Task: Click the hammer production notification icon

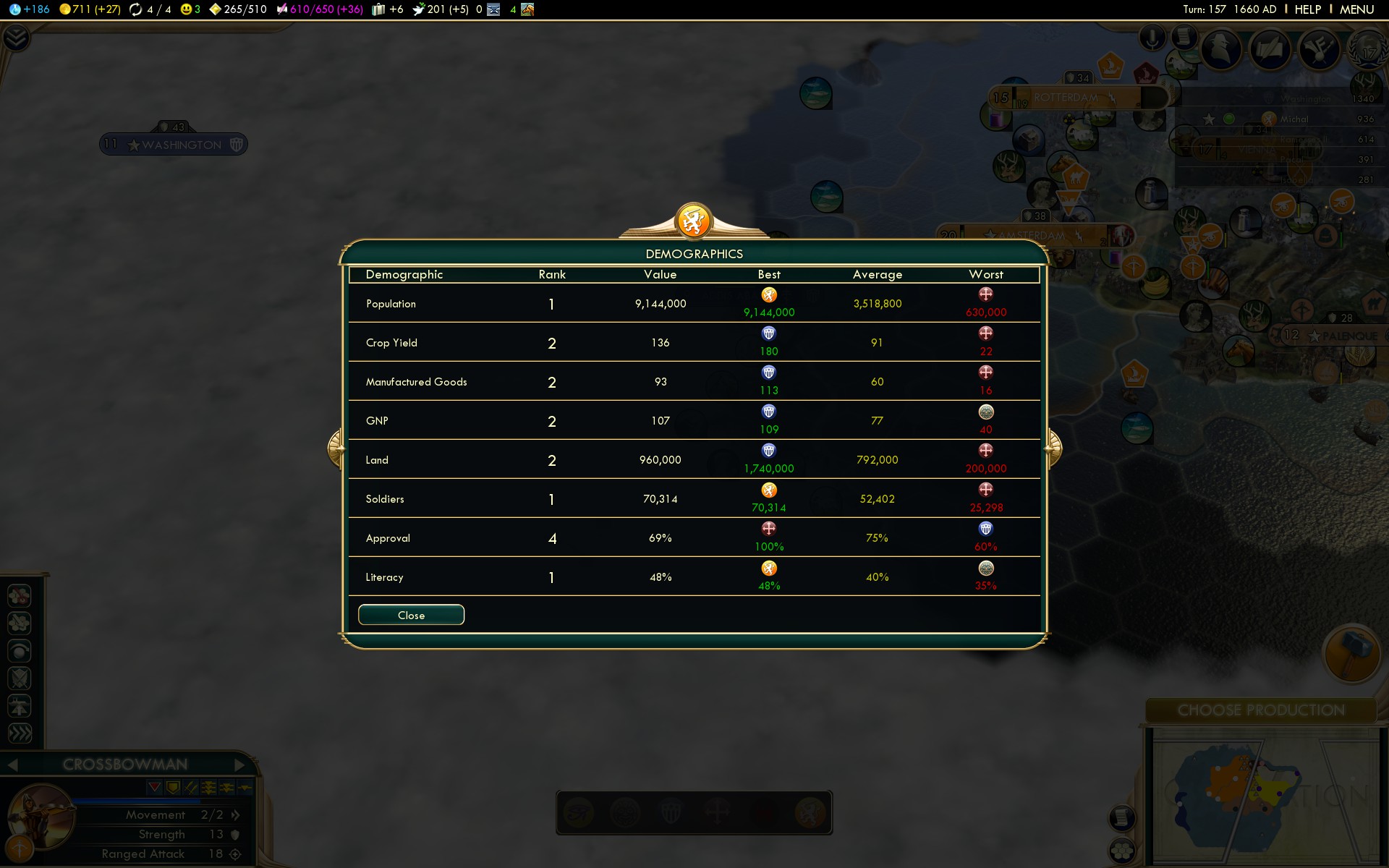Action: click(x=1351, y=653)
